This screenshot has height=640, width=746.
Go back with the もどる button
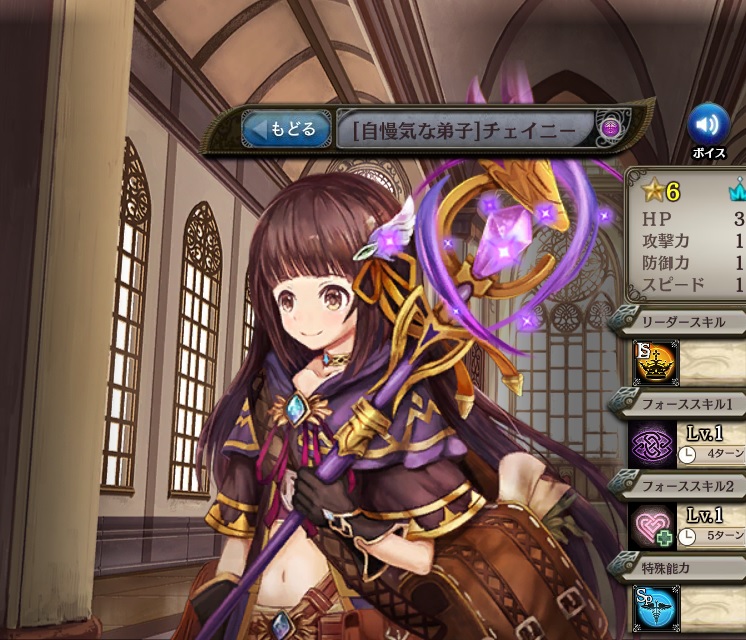tap(286, 129)
